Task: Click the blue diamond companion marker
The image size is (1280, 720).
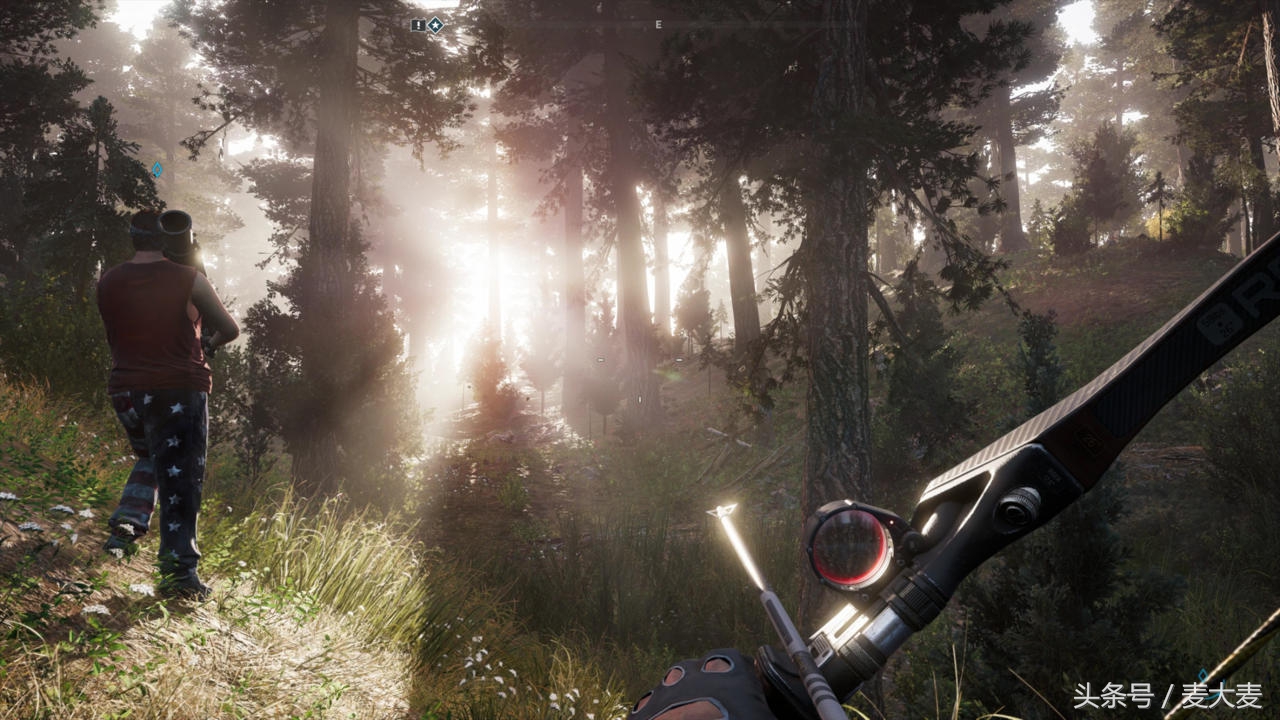Action: (x=157, y=169)
